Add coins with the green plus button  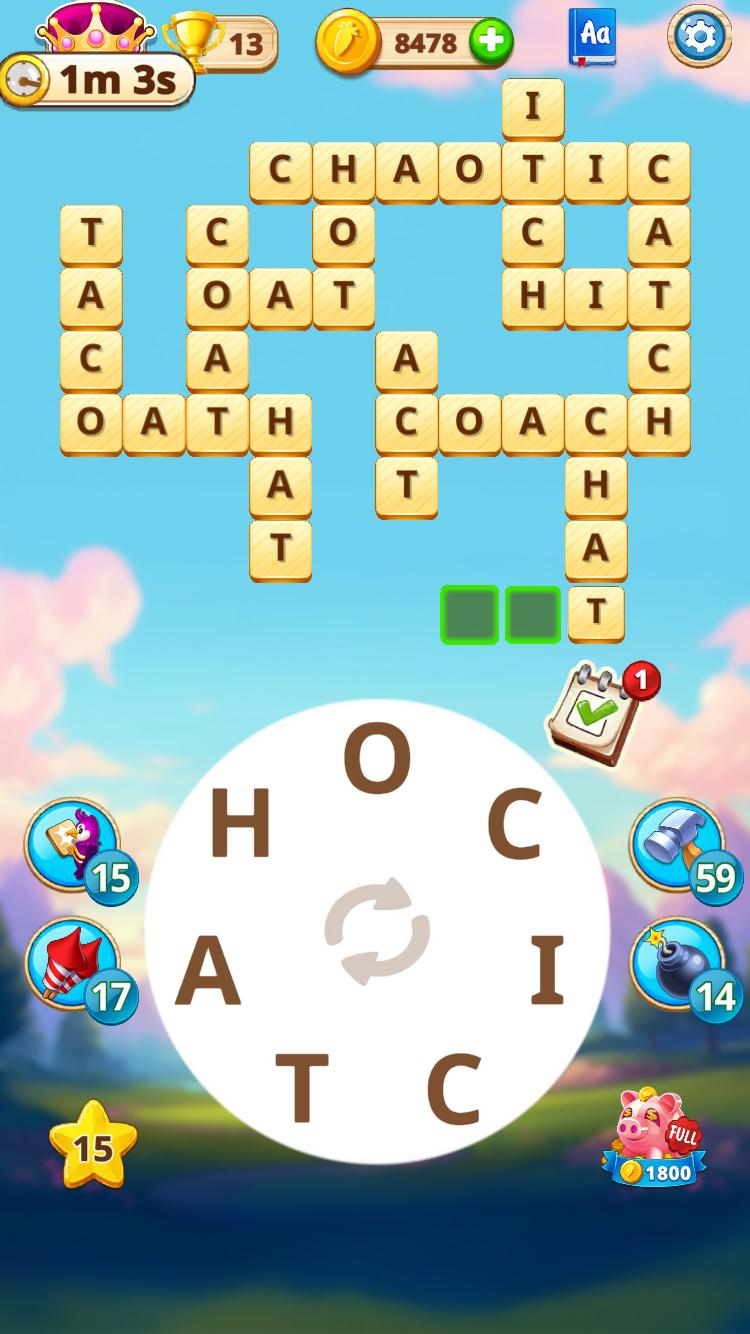click(491, 42)
